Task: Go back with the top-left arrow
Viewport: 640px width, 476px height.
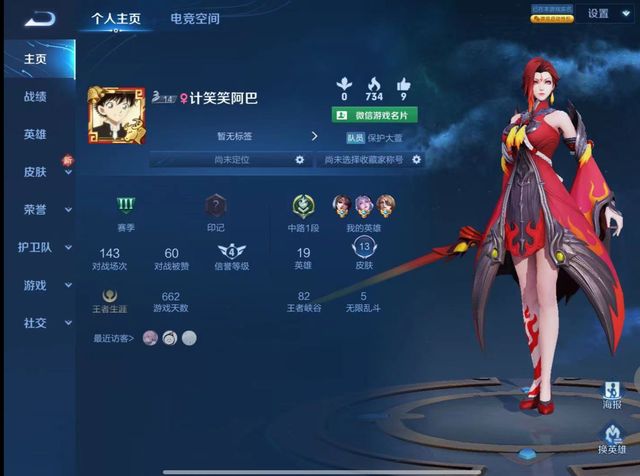Action: point(39,17)
